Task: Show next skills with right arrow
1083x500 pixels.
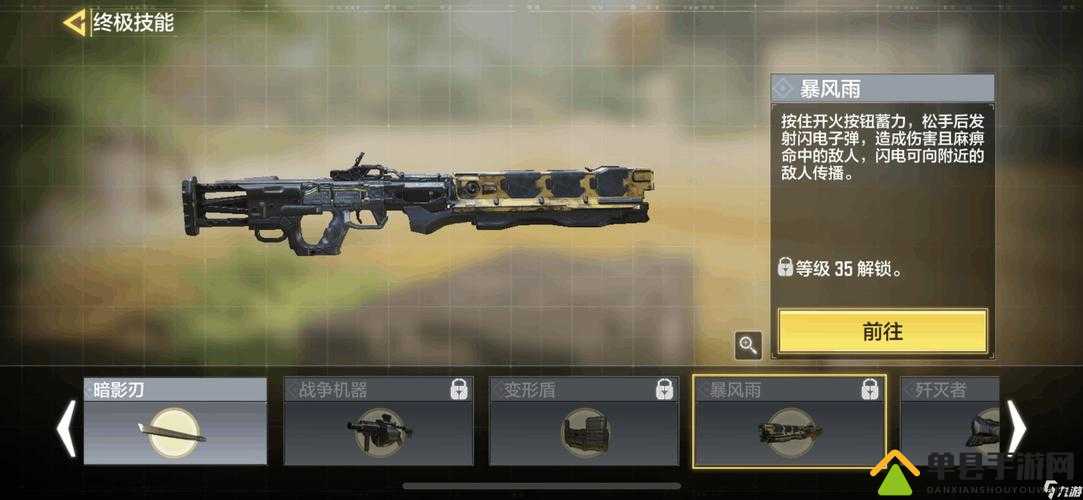Action: (x=1016, y=428)
